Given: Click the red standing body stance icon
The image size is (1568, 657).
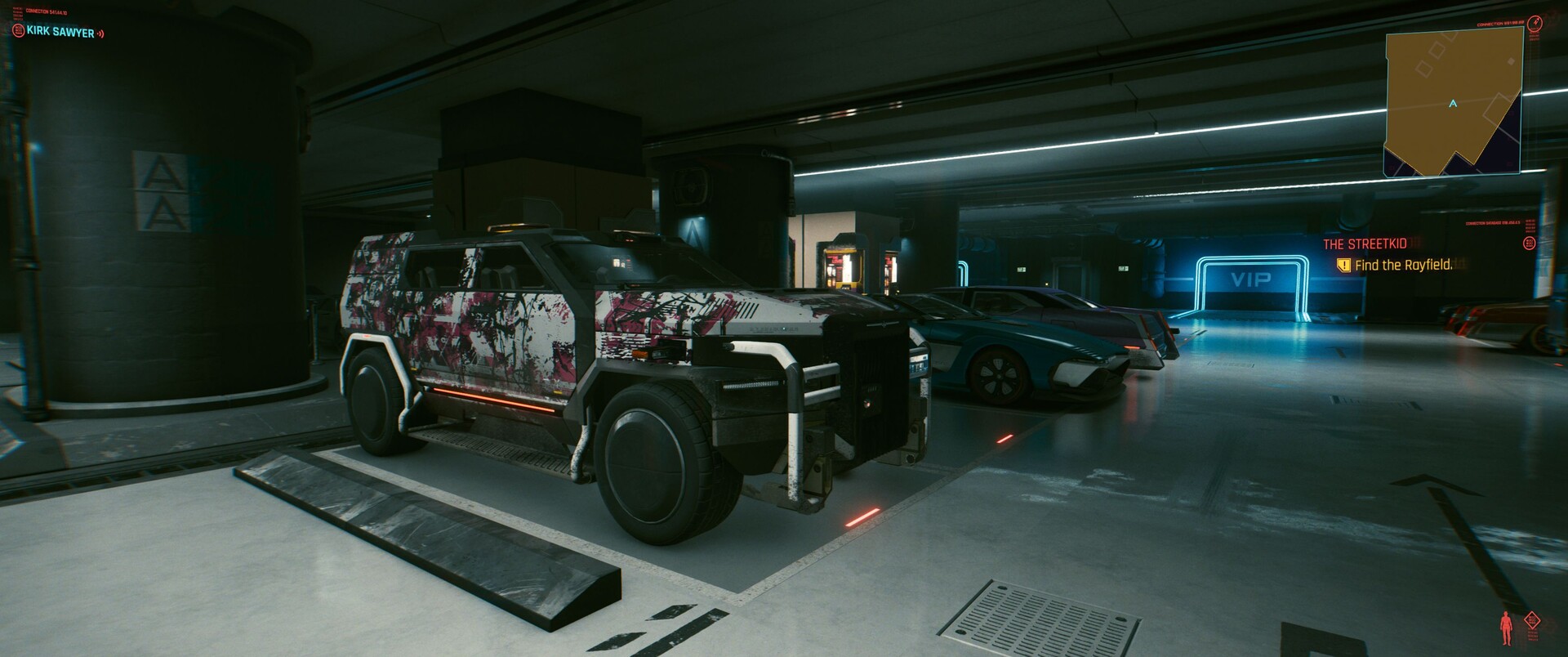Looking at the screenshot, I should [1507, 628].
